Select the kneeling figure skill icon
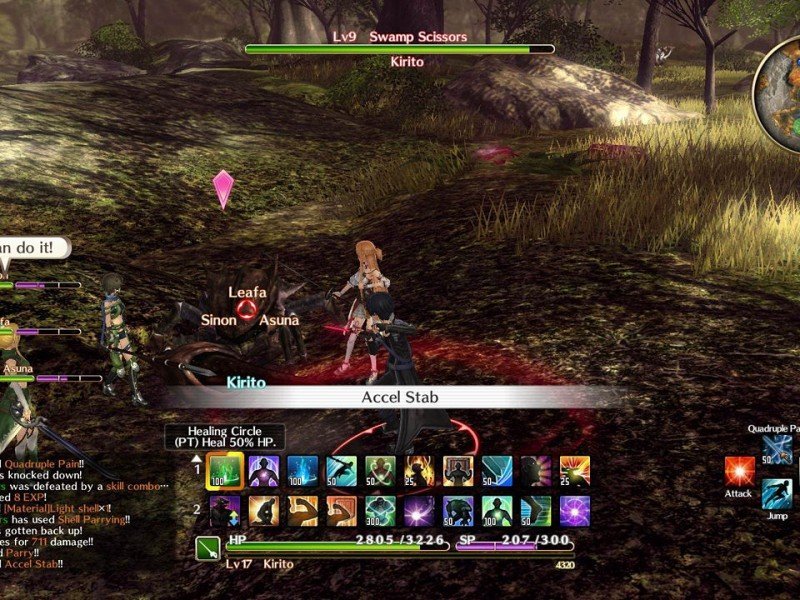The width and height of the screenshot is (800, 600). (x=264, y=511)
